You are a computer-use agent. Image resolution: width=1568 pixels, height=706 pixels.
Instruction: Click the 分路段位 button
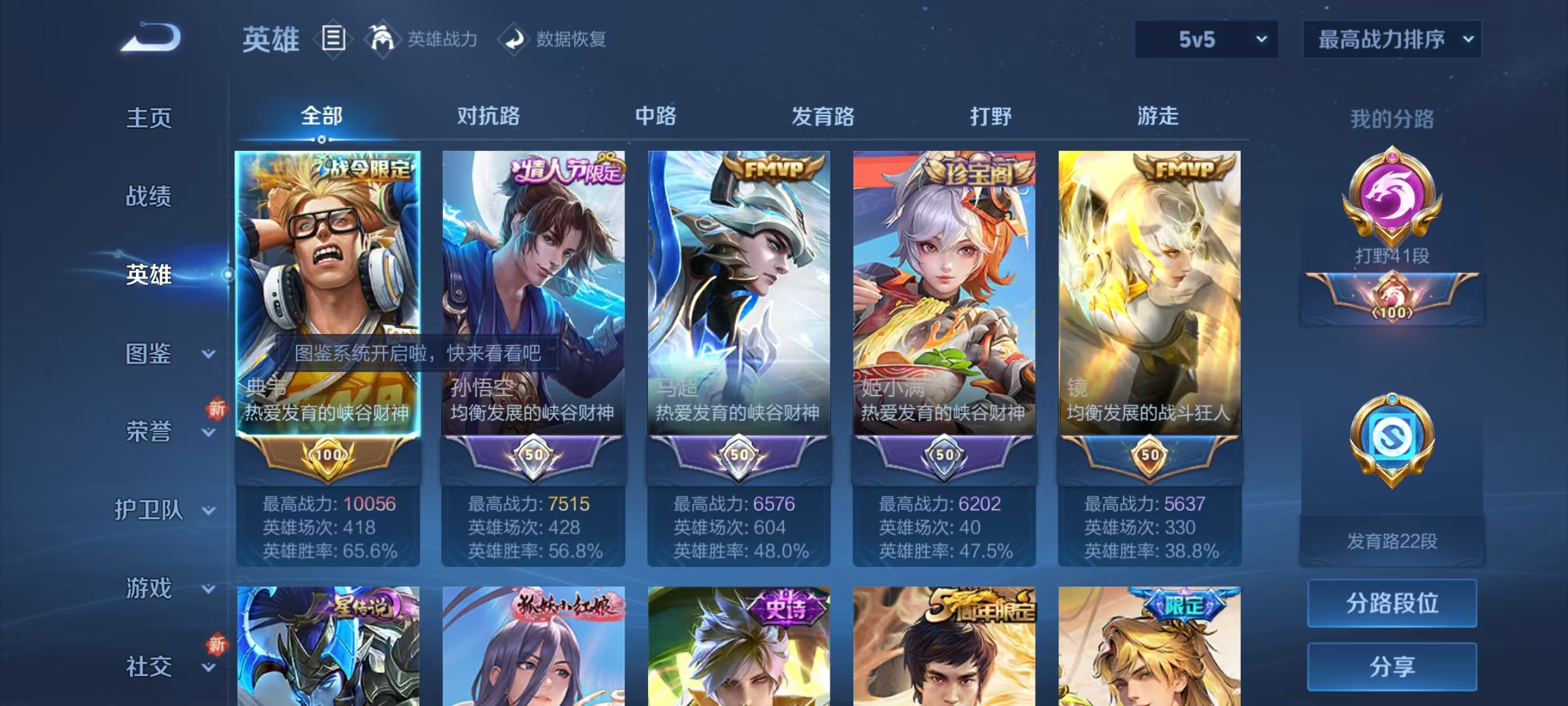1392,603
